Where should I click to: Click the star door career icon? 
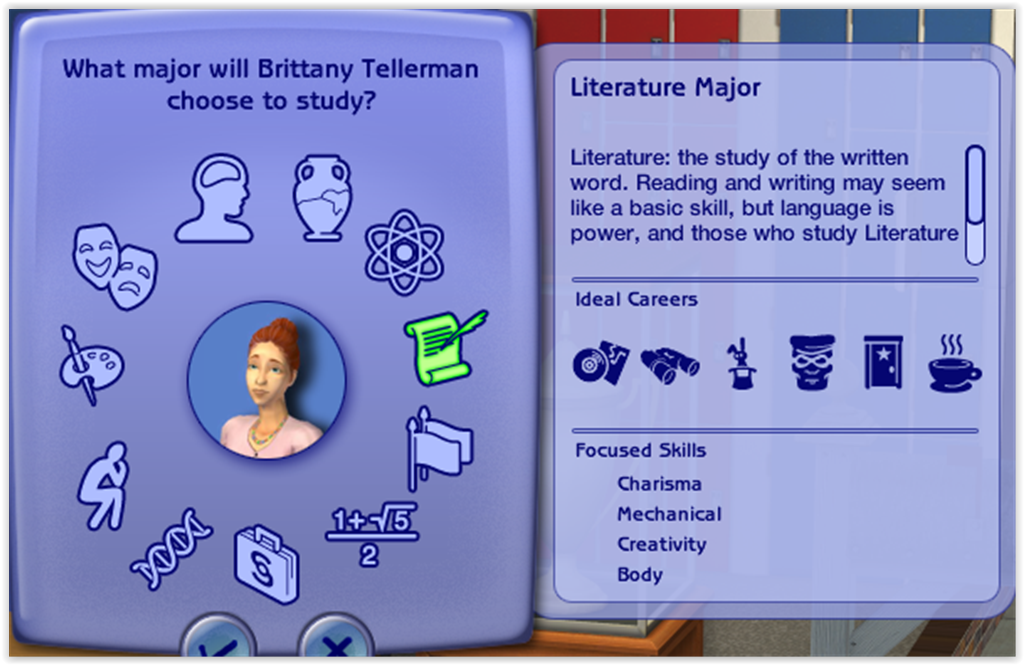point(883,362)
